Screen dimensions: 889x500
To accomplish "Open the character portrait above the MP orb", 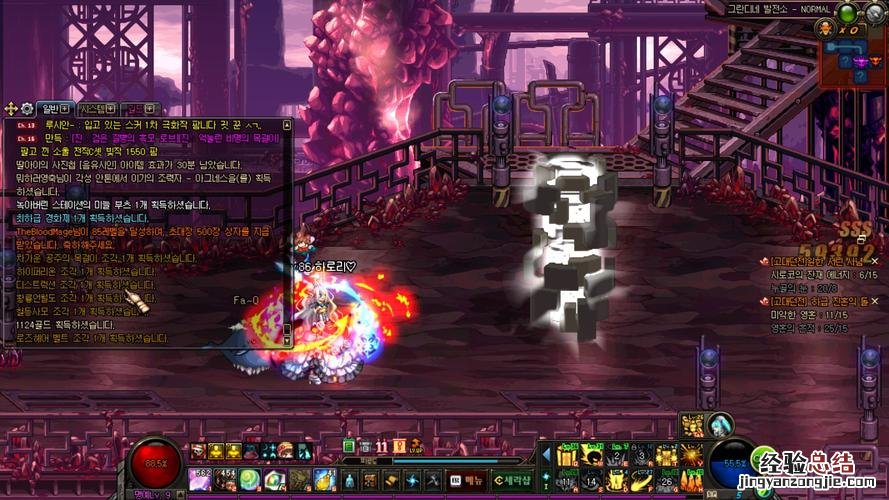I will 720,424.
